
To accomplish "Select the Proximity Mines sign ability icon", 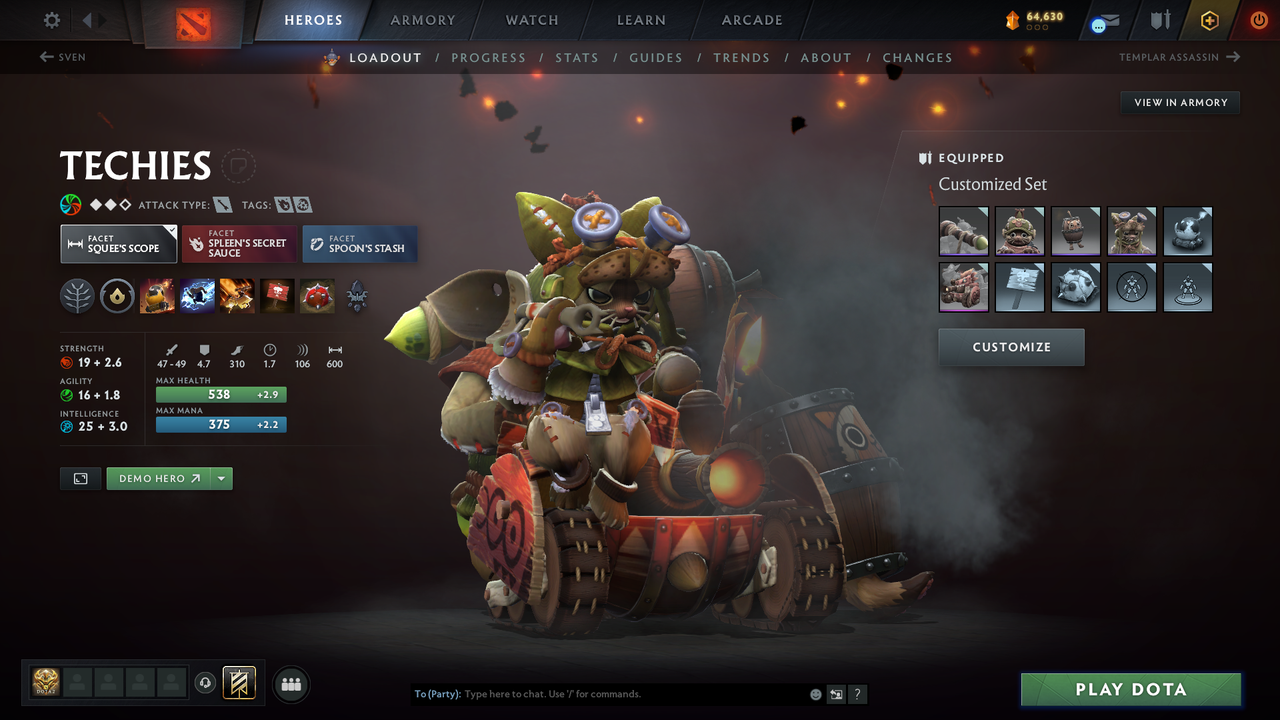I will coord(277,296).
